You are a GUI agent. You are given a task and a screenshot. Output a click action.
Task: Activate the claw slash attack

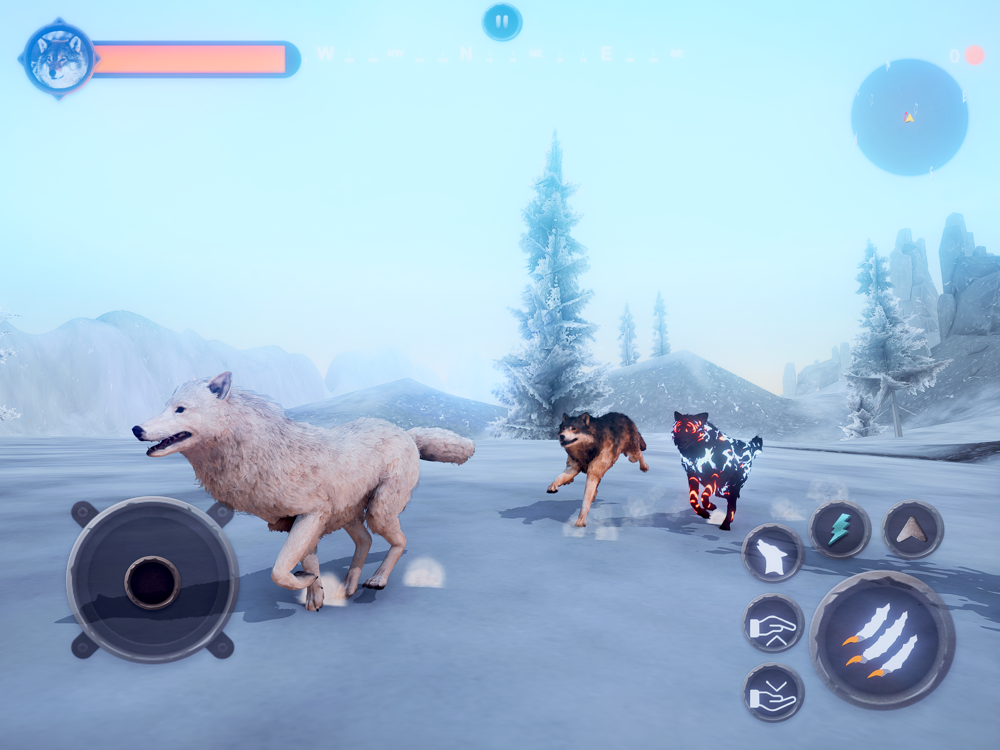(x=882, y=640)
